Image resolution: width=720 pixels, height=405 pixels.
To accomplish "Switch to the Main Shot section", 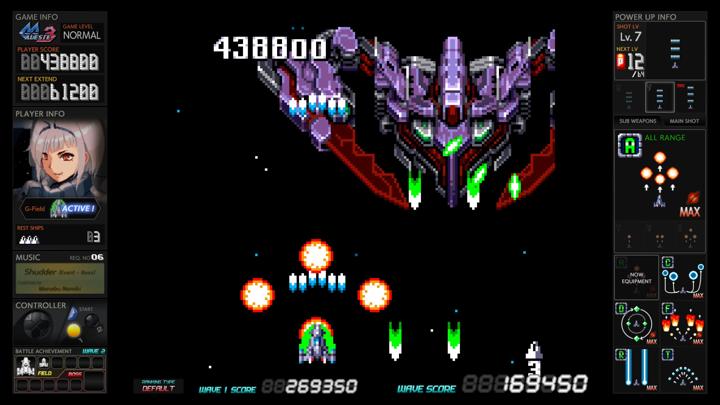I will [684, 120].
